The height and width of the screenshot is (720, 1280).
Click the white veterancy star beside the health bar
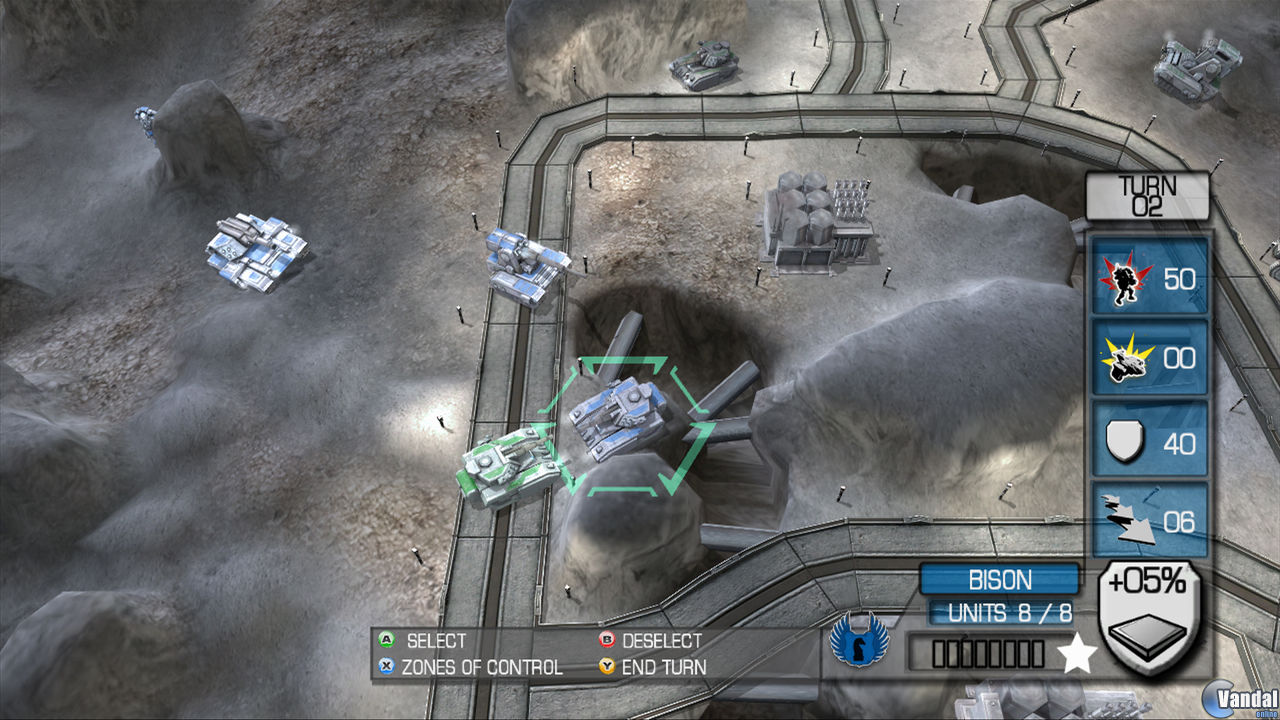click(x=1075, y=655)
